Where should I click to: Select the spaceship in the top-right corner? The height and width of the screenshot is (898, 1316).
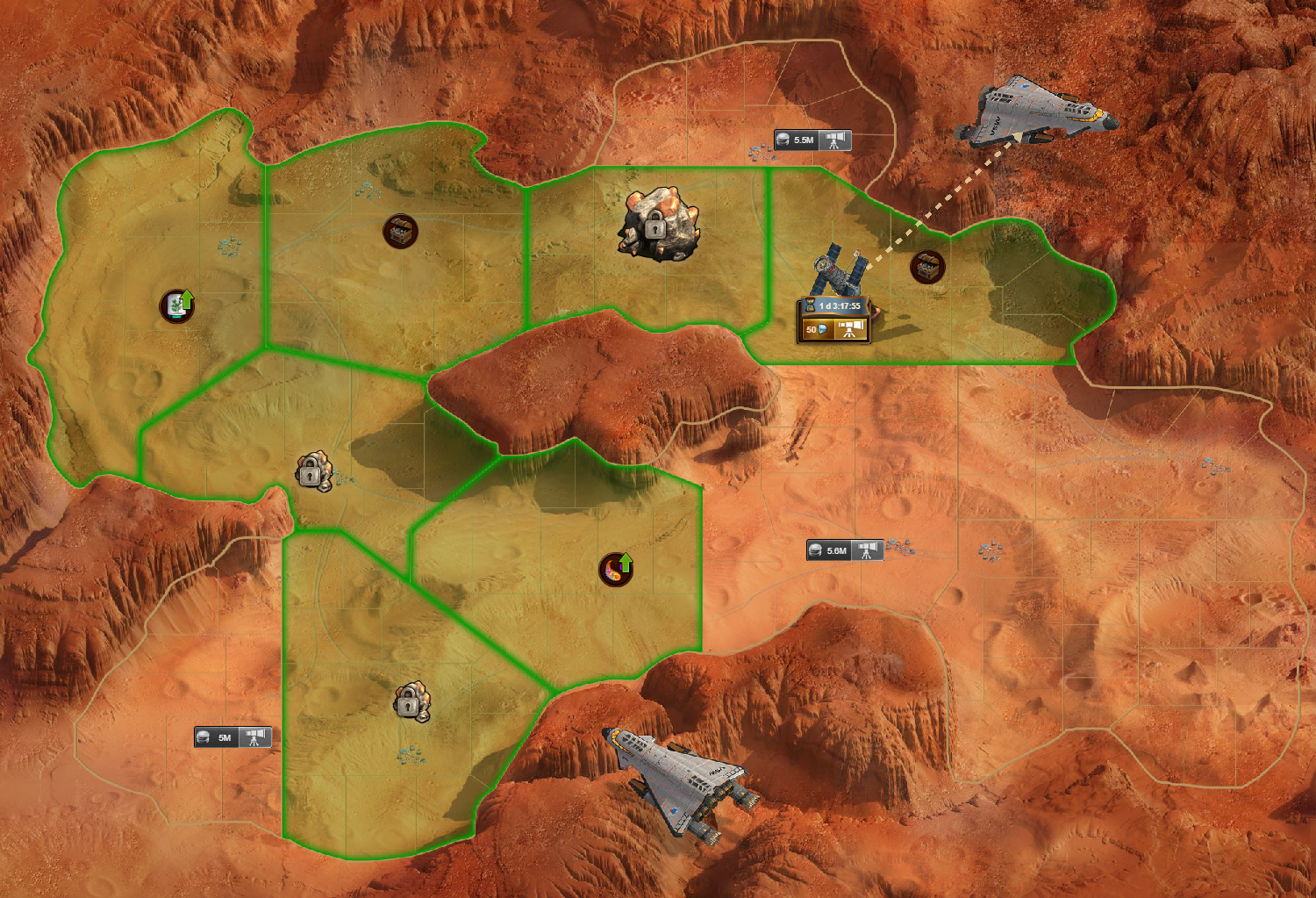pos(1035,114)
